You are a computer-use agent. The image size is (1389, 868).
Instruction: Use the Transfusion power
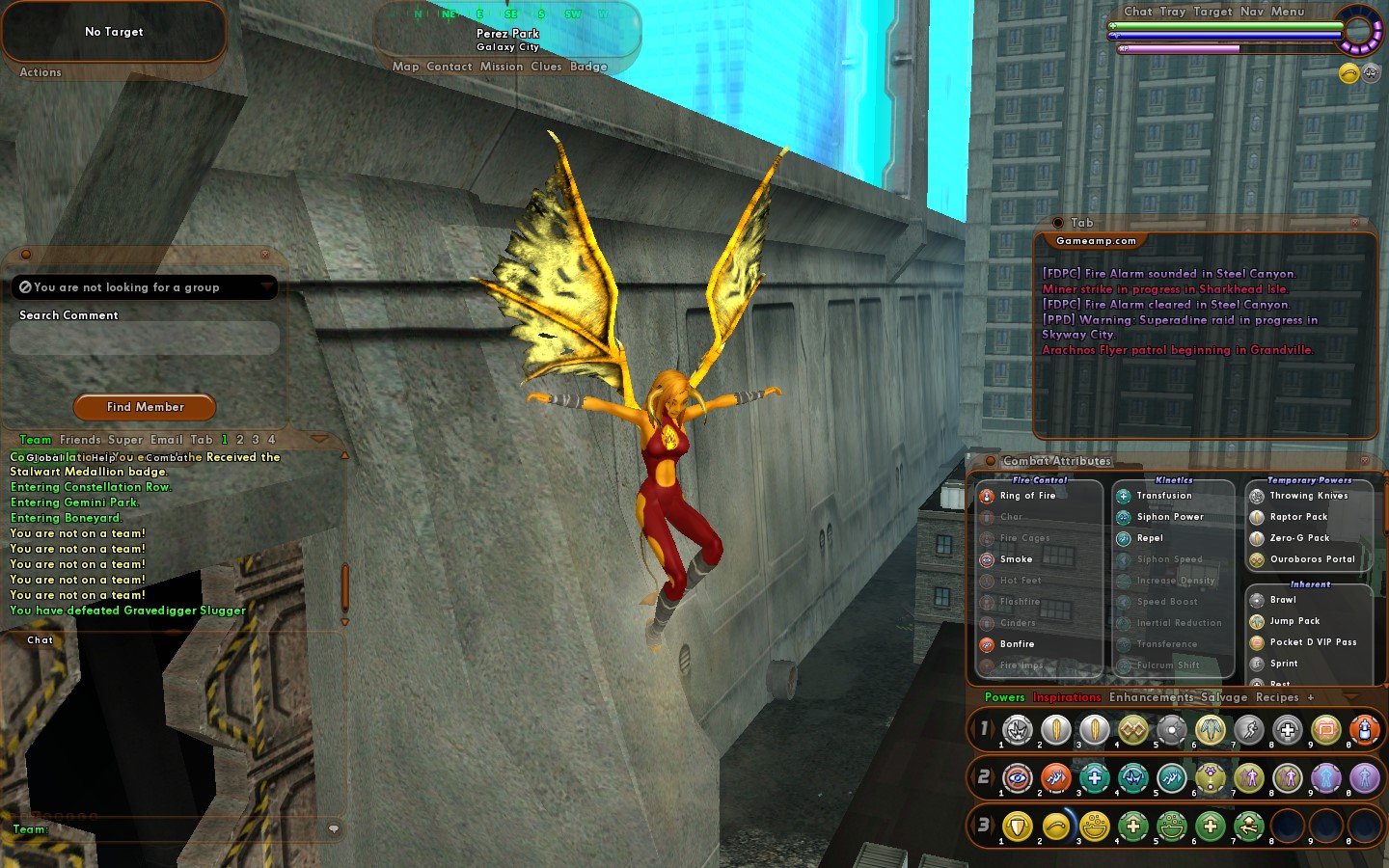click(1163, 496)
